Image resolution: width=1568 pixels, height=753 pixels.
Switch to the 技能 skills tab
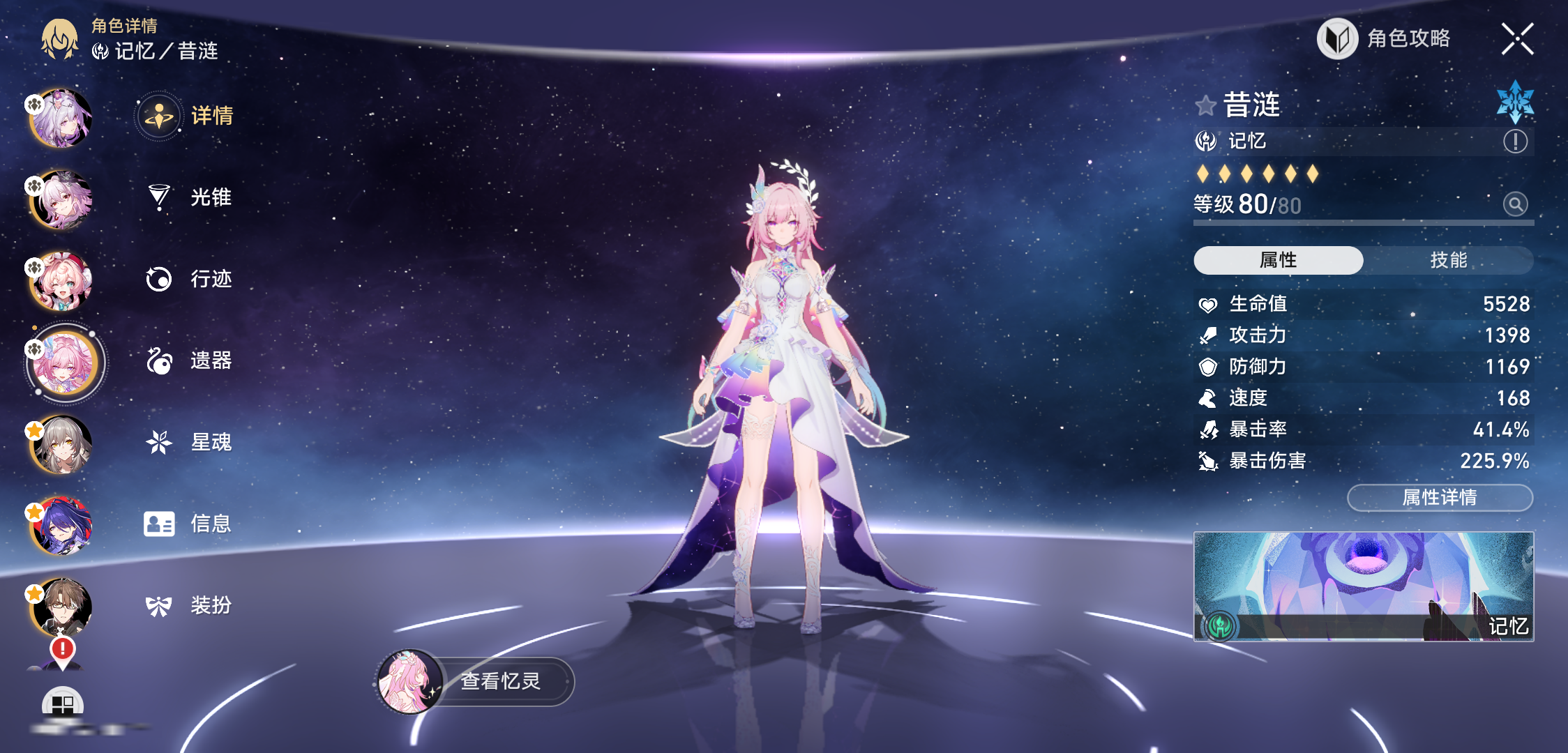click(x=1448, y=260)
